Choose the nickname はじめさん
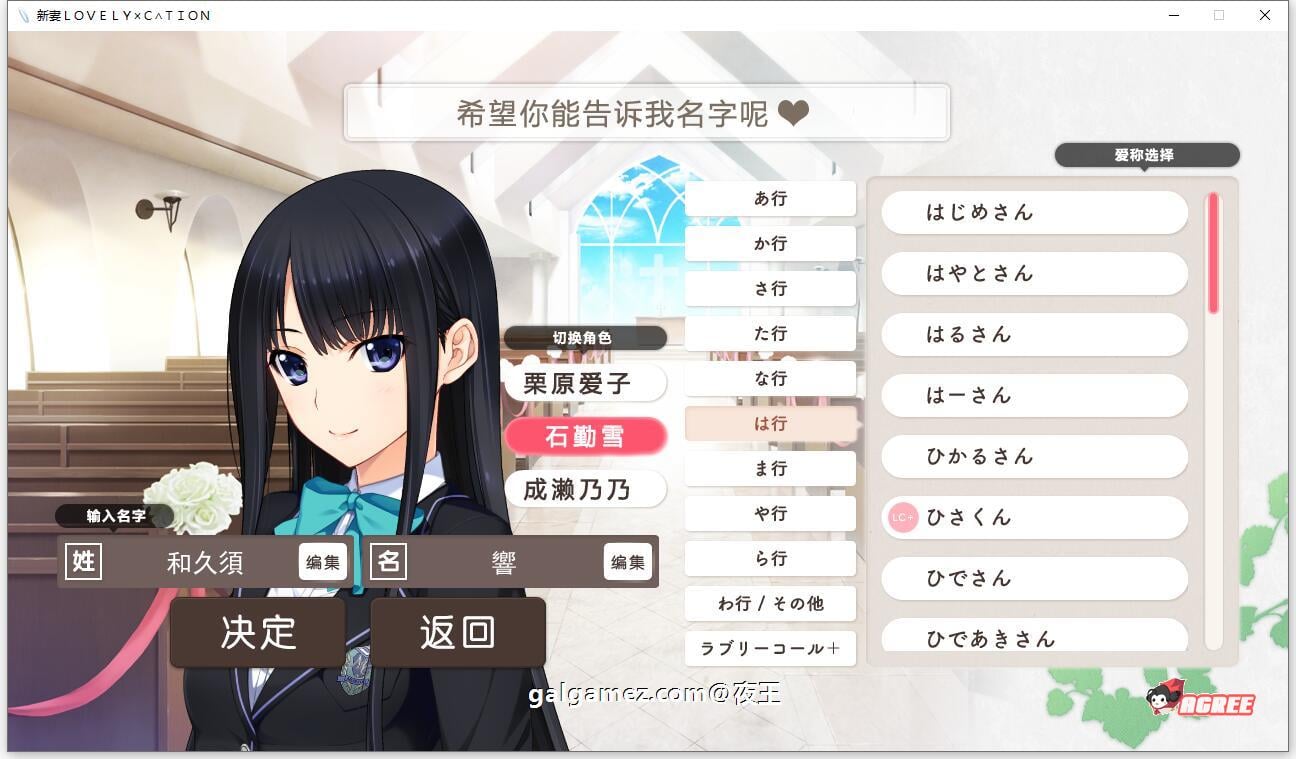 1034,212
